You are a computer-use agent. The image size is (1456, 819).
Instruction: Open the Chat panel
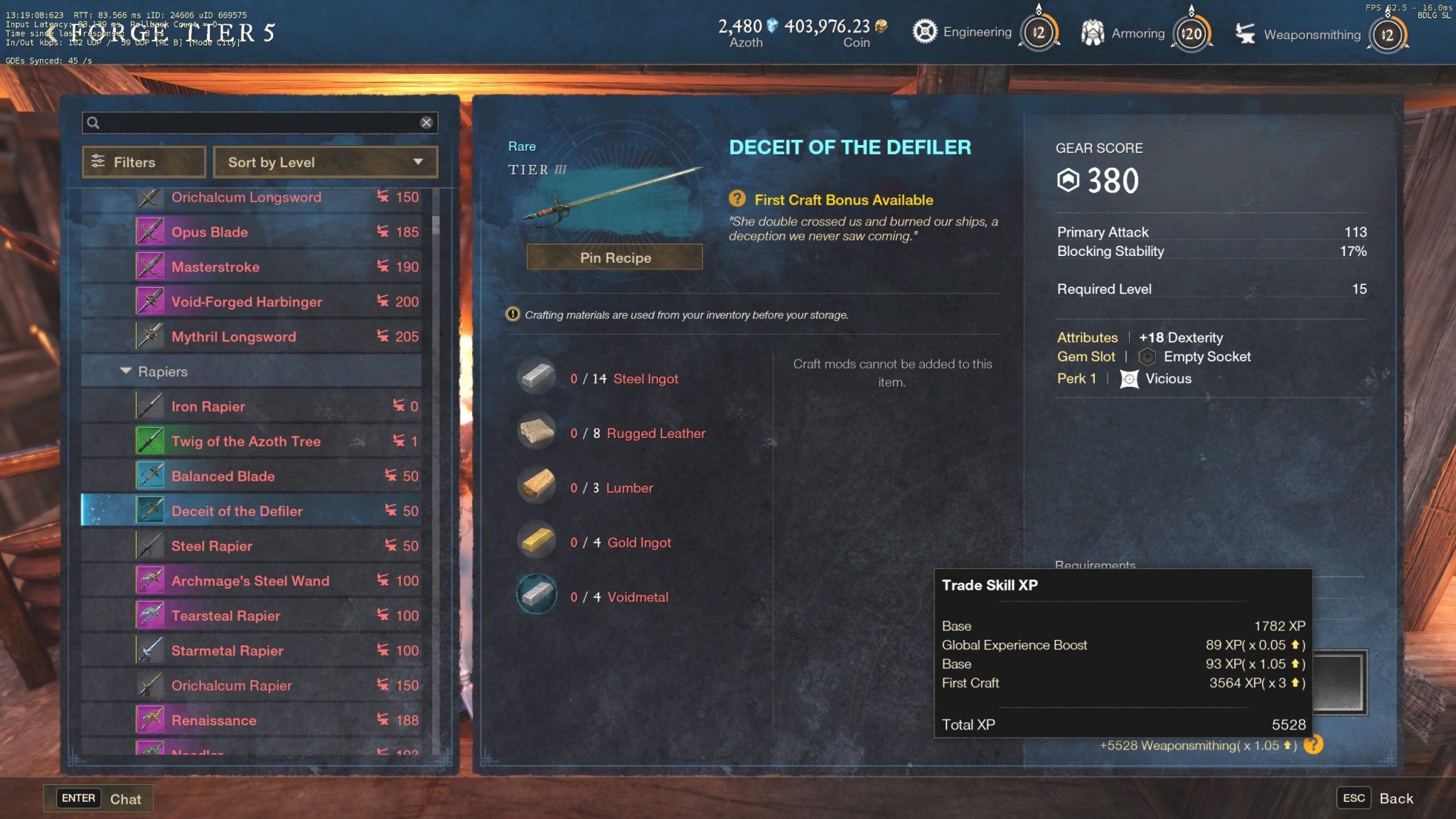[x=98, y=798]
